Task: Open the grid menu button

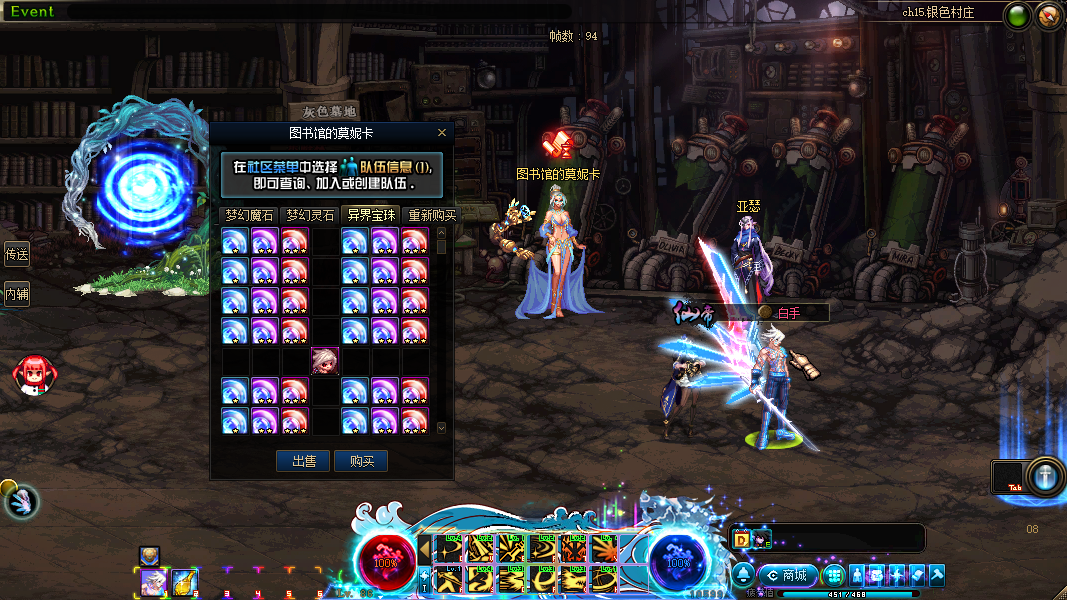Action: tap(834, 575)
